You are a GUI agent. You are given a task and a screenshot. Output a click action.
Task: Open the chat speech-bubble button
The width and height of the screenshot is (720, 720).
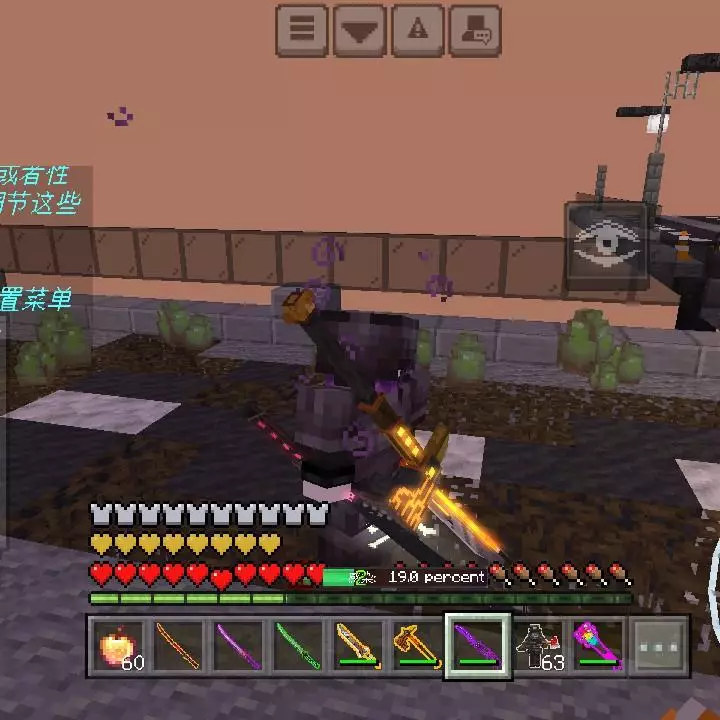pos(475,30)
